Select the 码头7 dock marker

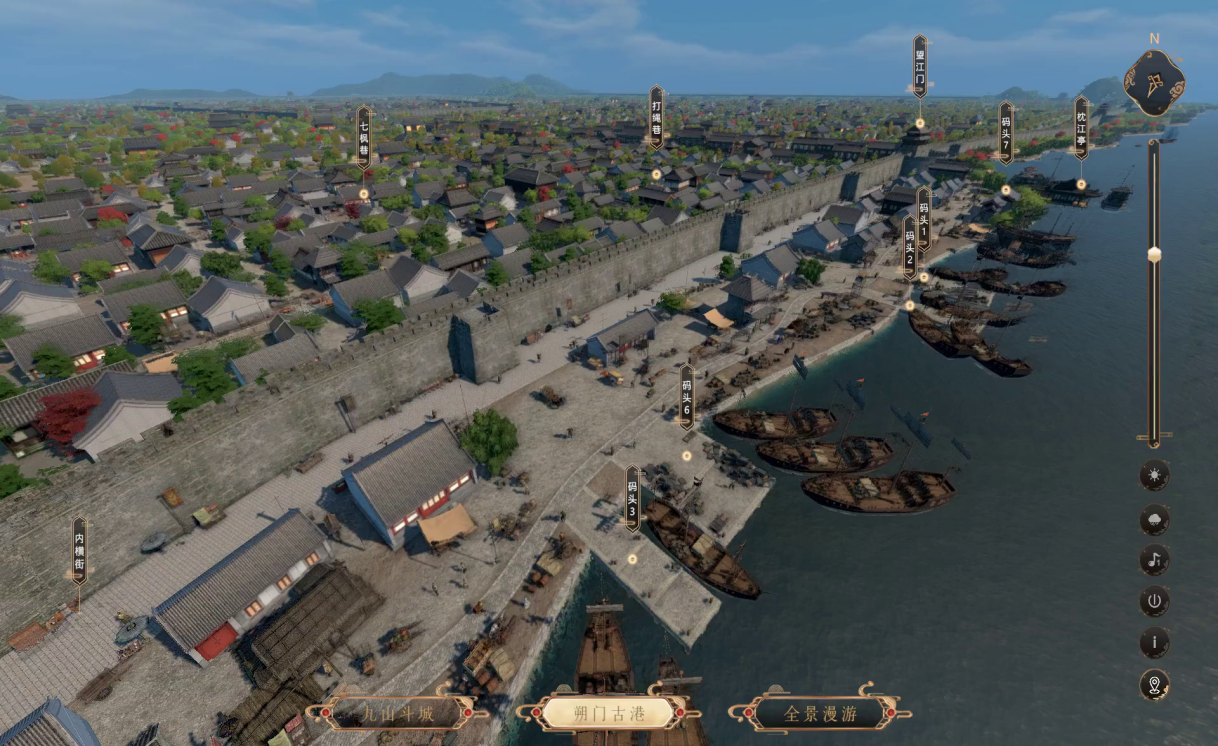[1006, 133]
